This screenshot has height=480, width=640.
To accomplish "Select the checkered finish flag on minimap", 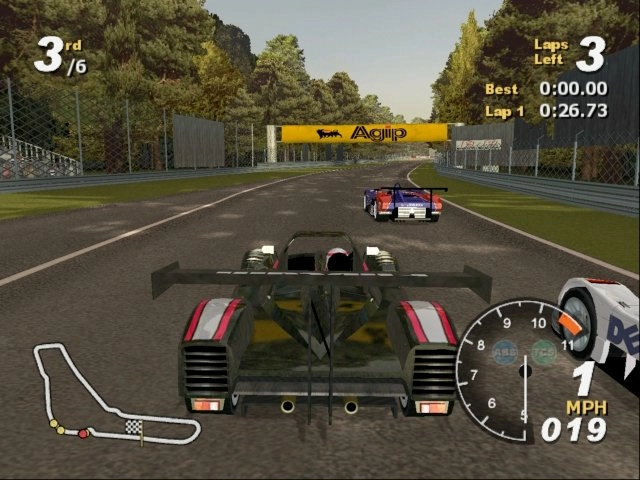I will [133, 427].
